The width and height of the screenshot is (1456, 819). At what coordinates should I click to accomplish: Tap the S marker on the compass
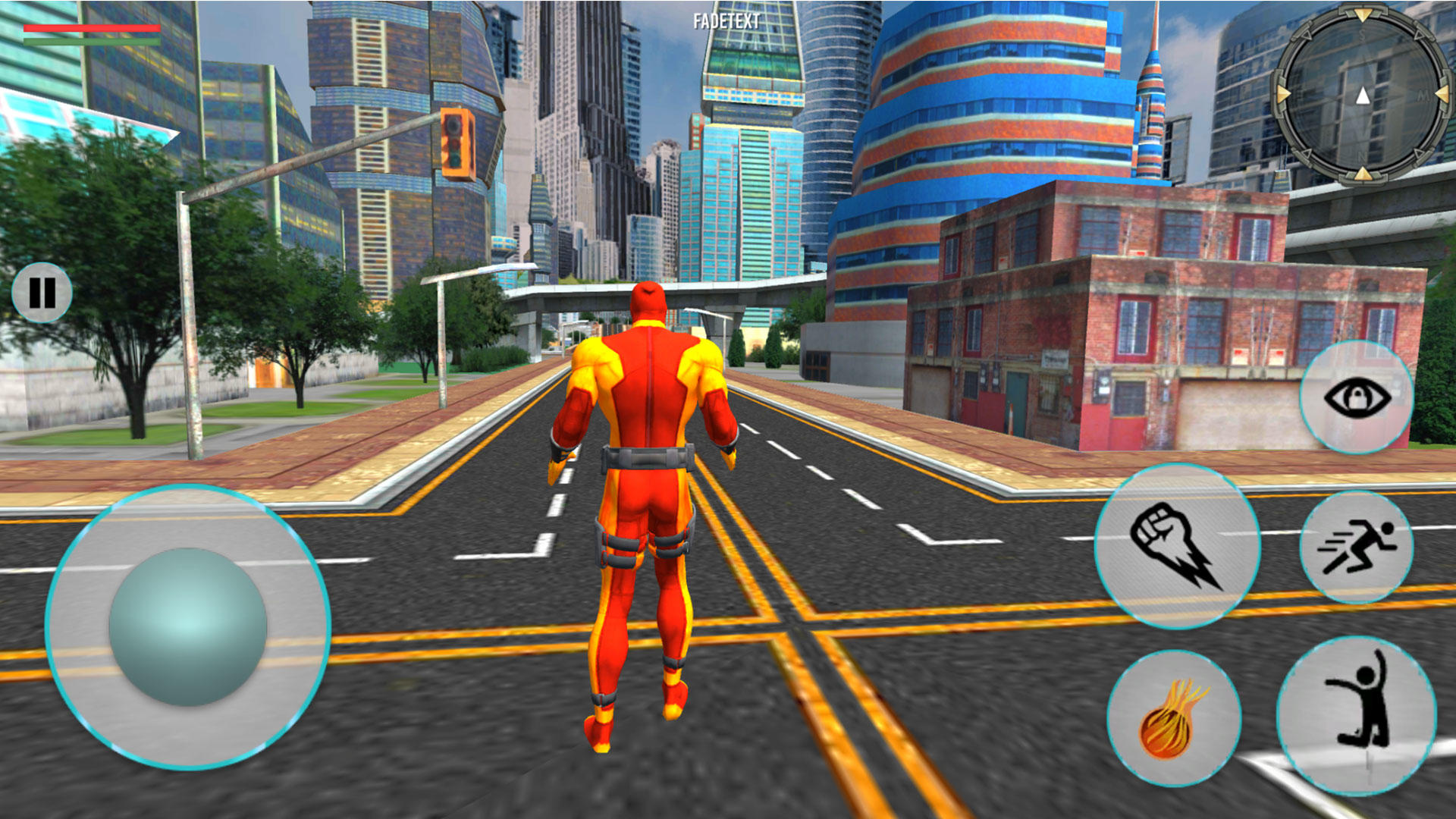1362,33
